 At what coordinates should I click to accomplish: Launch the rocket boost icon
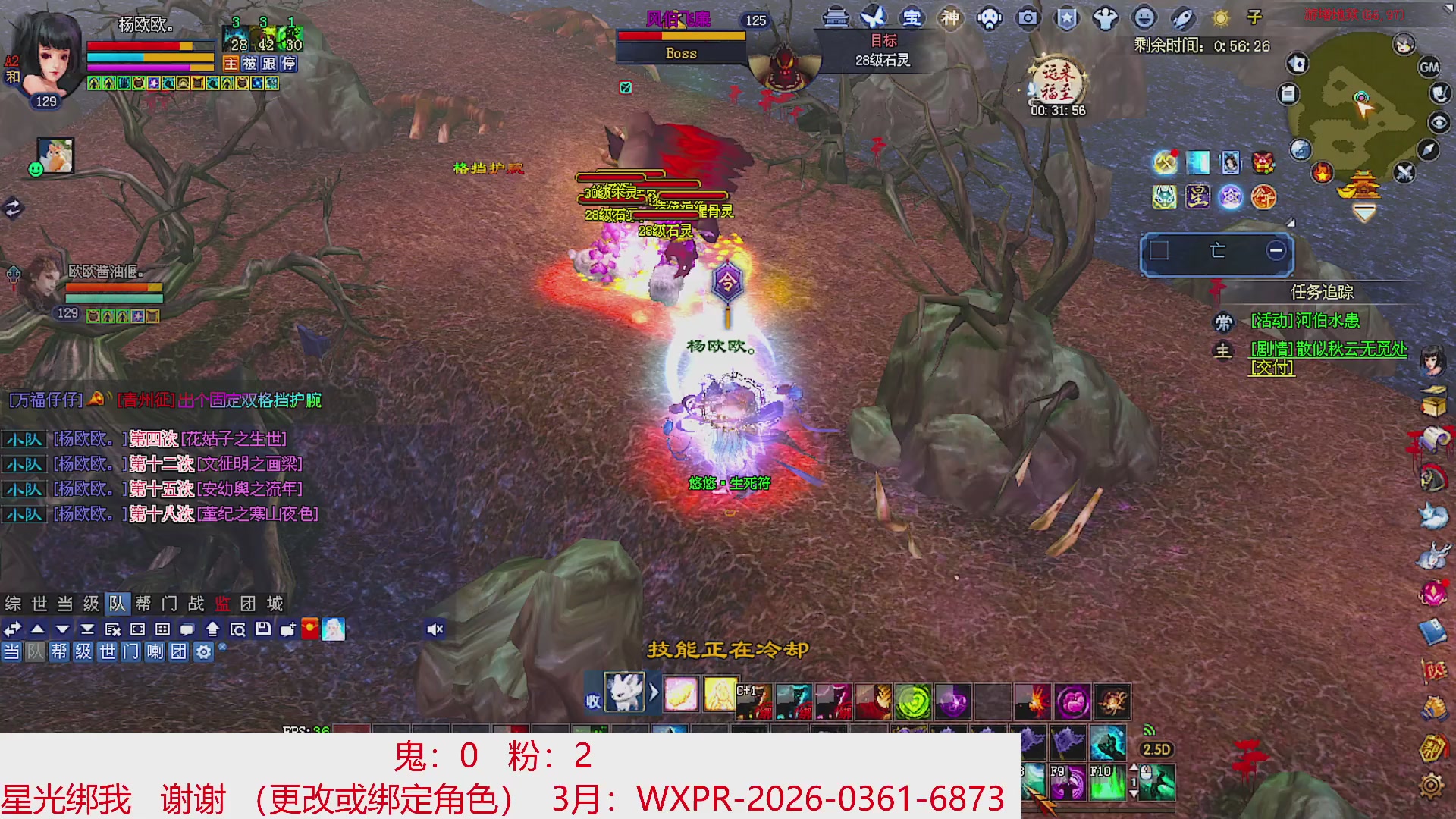(1181, 17)
